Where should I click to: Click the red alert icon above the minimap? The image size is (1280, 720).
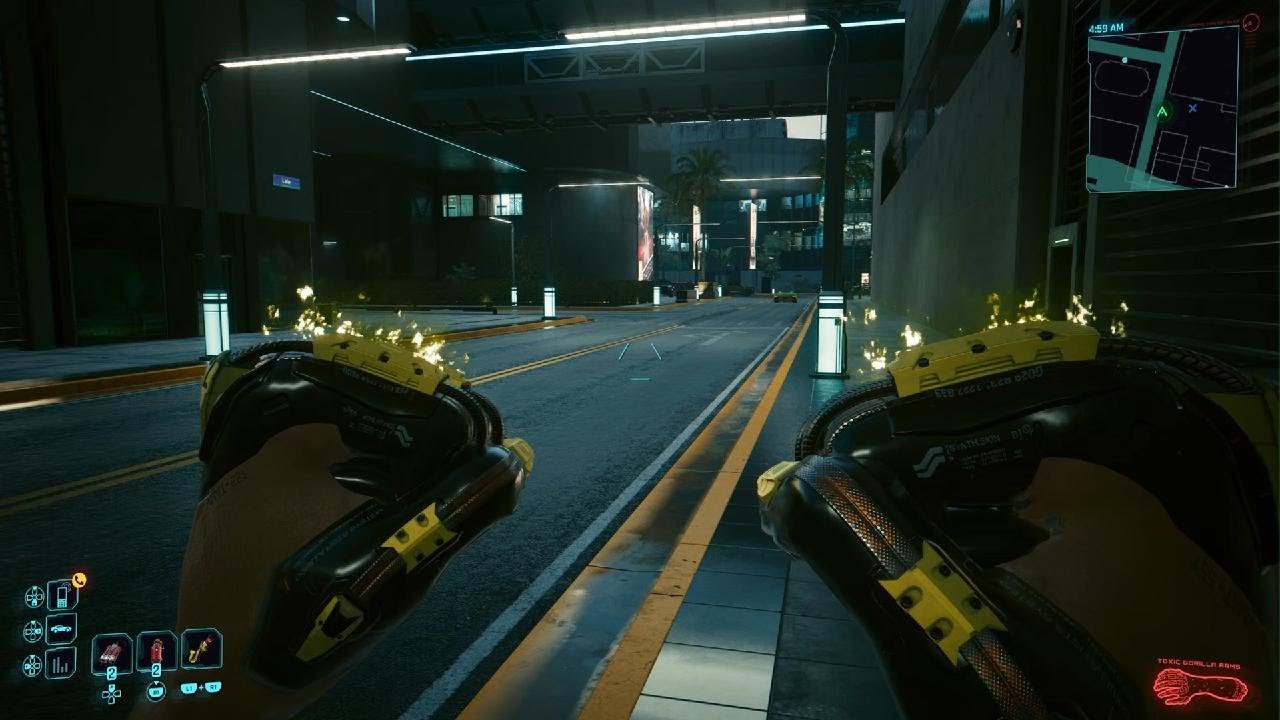(x=1250, y=21)
